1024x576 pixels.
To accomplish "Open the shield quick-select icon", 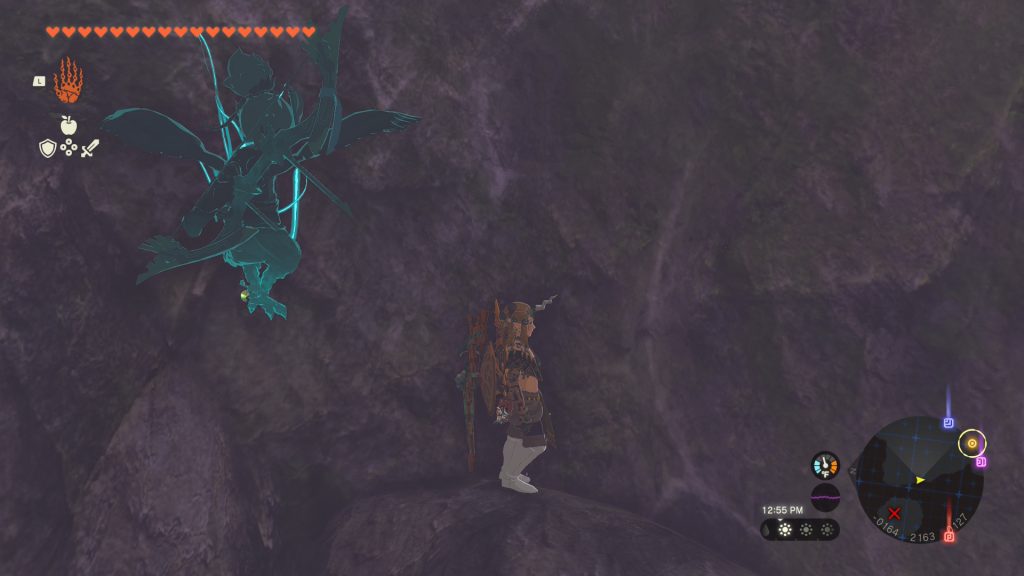I will pyautogui.click(x=47, y=148).
